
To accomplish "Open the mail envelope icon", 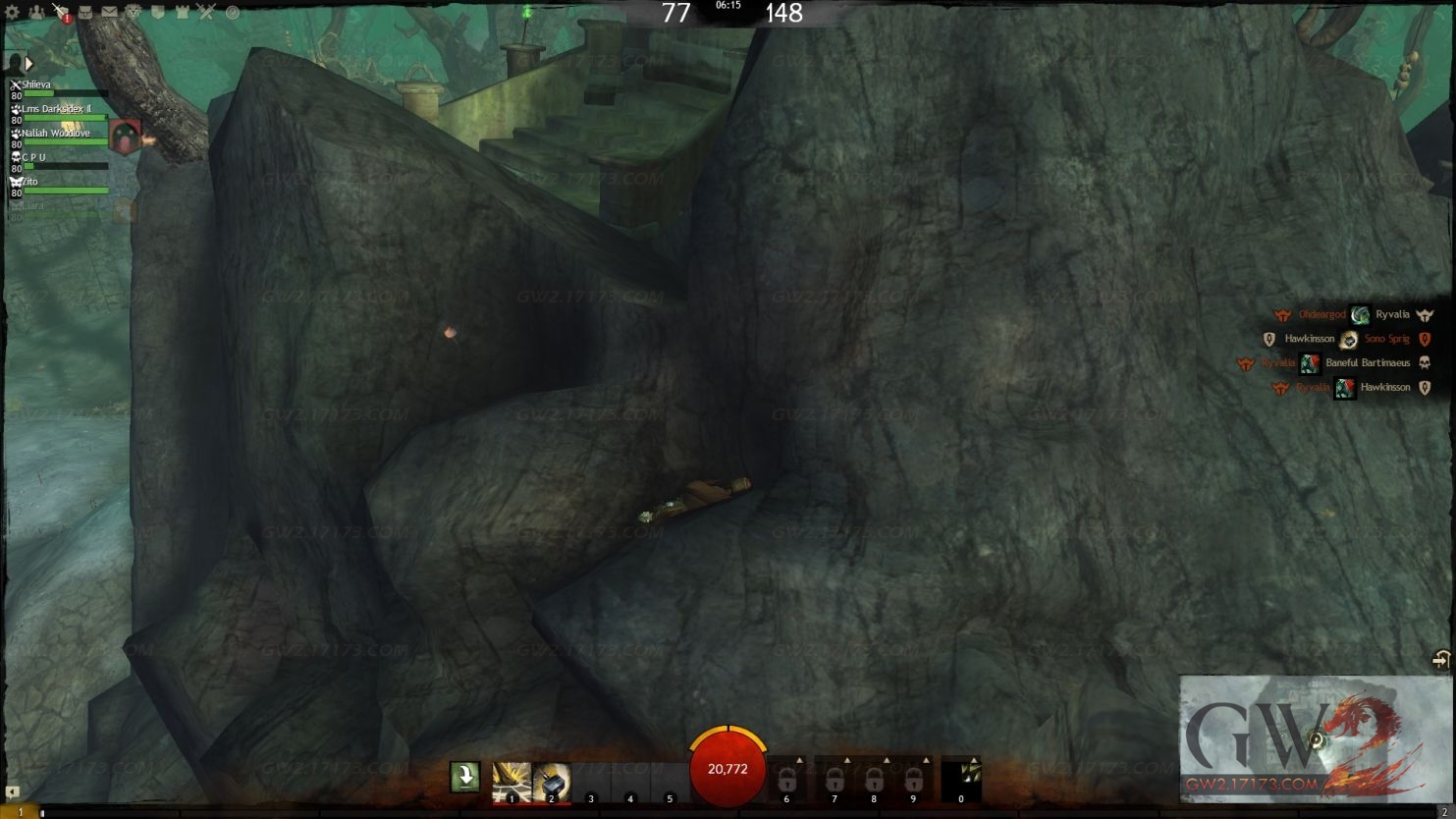I will coord(109,13).
